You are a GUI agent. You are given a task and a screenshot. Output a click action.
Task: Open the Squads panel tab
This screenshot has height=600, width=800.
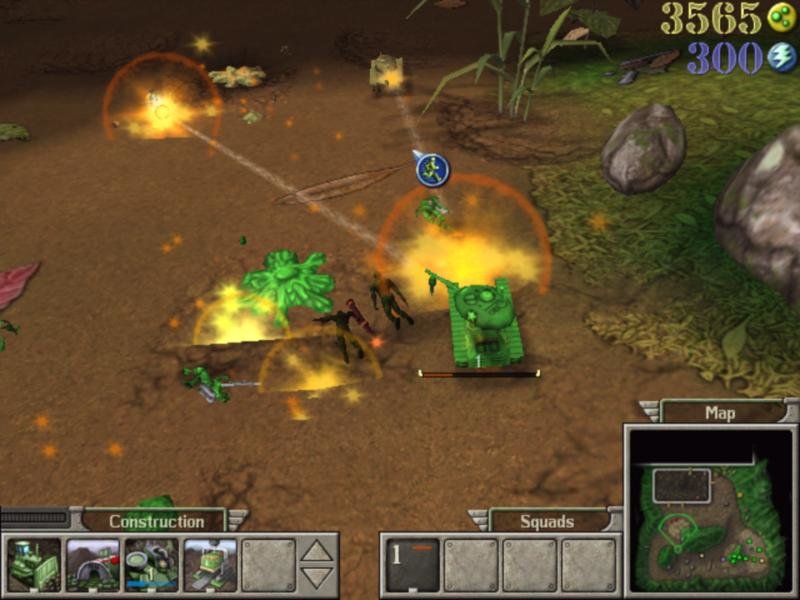[x=547, y=521]
